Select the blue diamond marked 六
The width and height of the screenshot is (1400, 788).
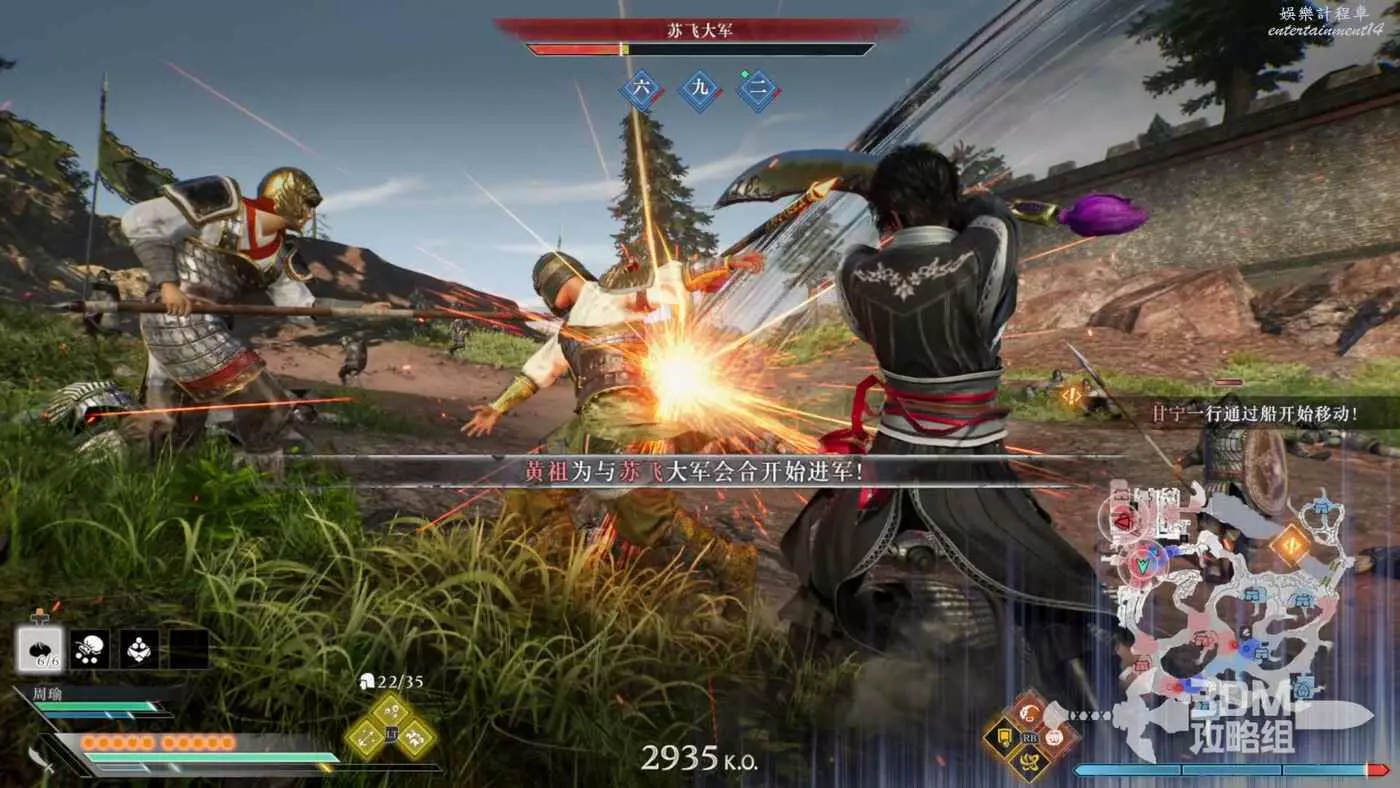[x=642, y=89]
